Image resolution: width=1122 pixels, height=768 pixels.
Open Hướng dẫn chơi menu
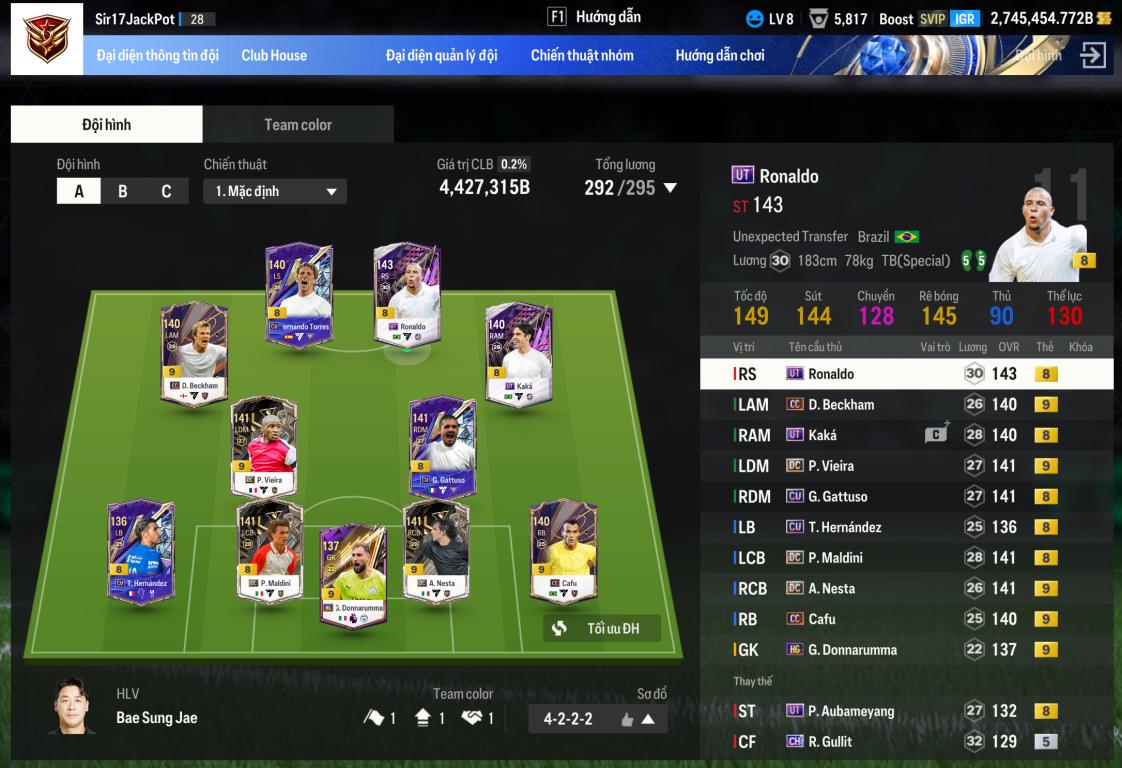click(x=720, y=55)
